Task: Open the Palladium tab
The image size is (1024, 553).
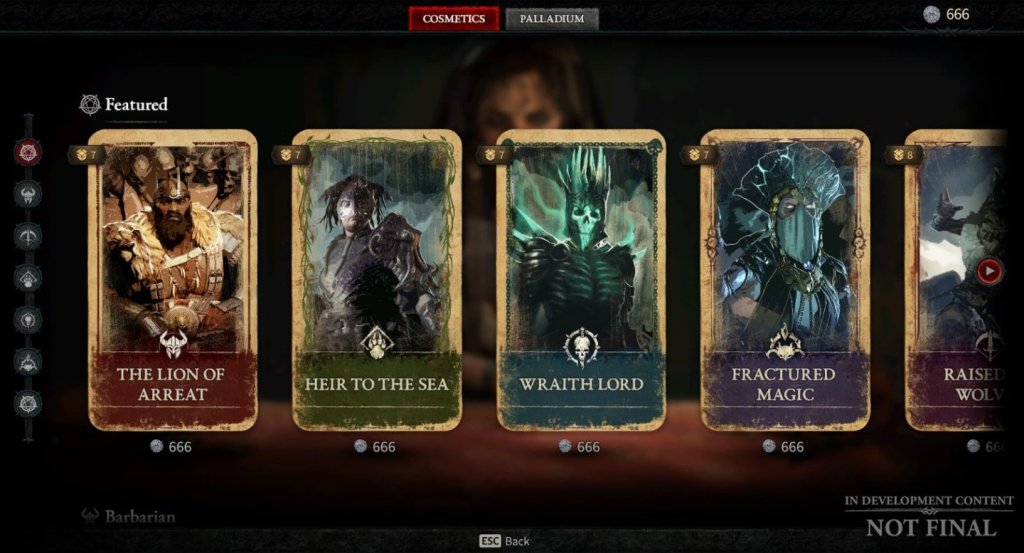Action: pos(552,19)
